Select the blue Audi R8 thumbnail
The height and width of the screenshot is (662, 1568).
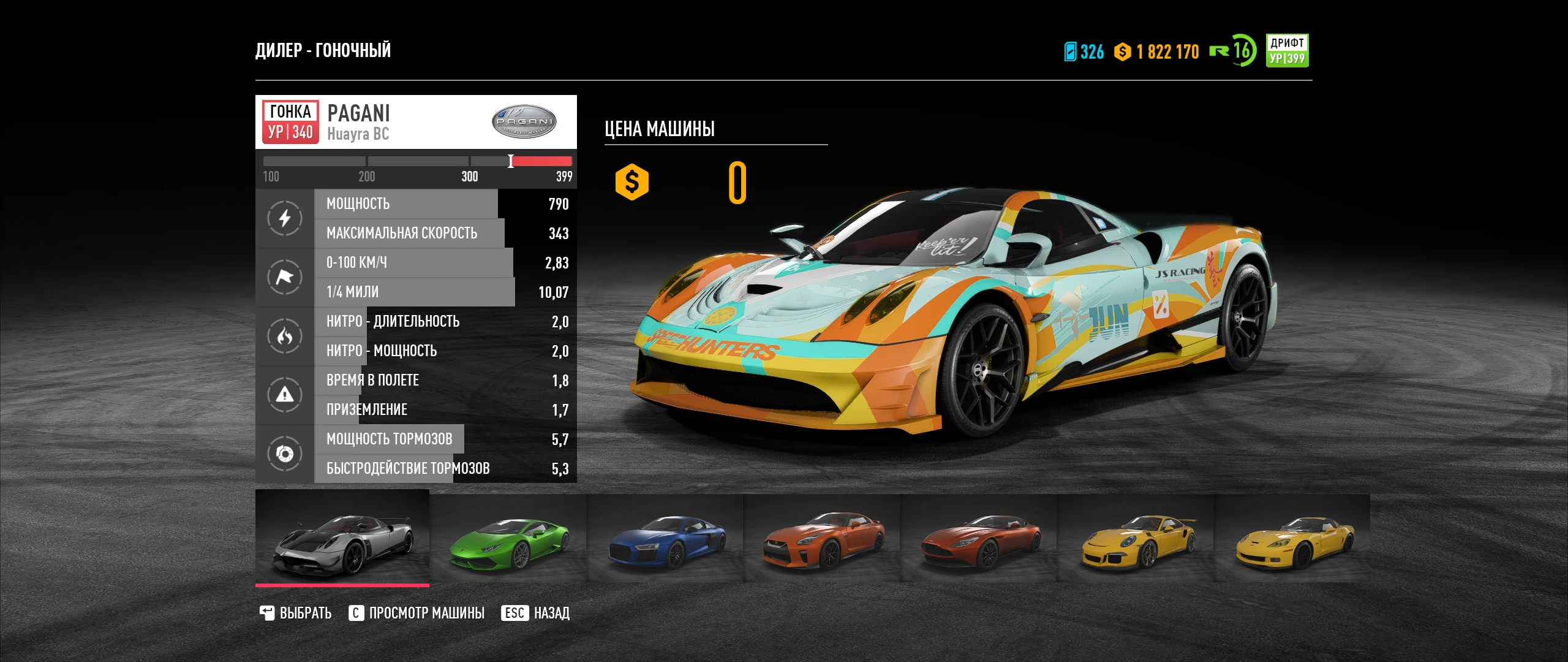663,539
